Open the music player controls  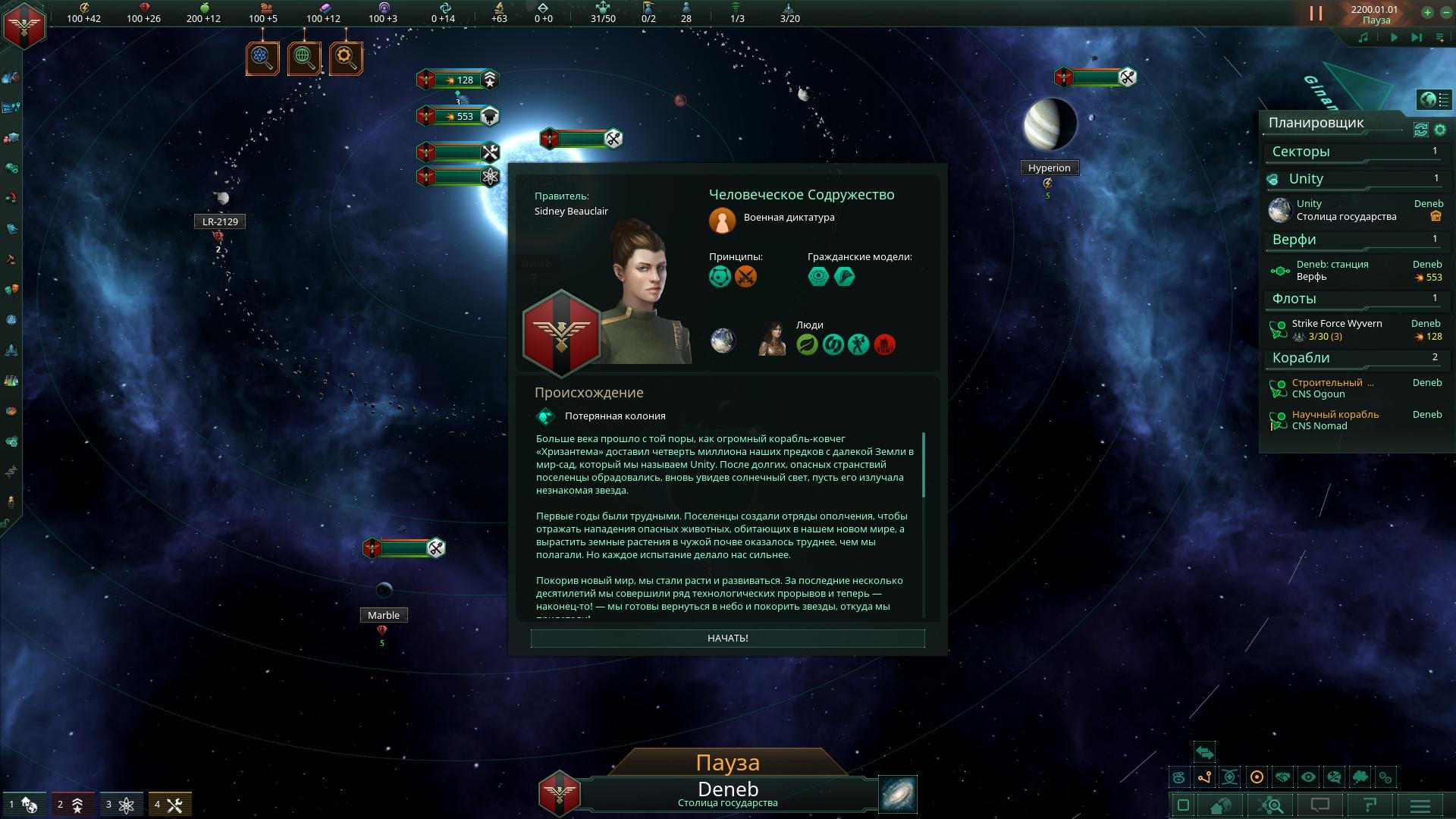(1363, 37)
